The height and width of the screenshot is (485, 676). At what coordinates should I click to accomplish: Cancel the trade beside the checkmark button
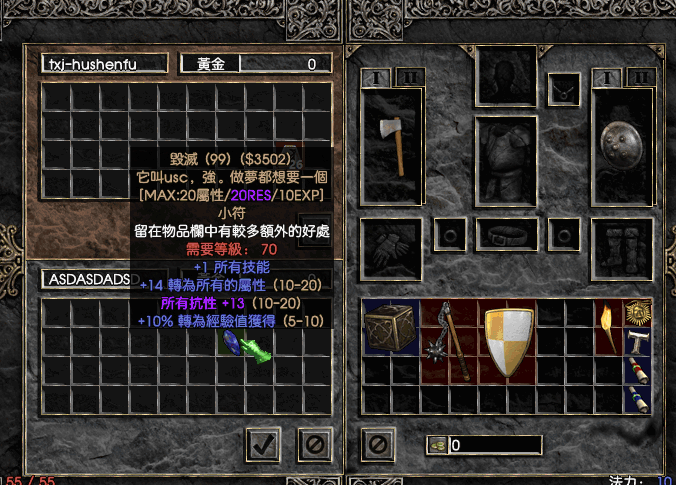click(x=314, y=444)
